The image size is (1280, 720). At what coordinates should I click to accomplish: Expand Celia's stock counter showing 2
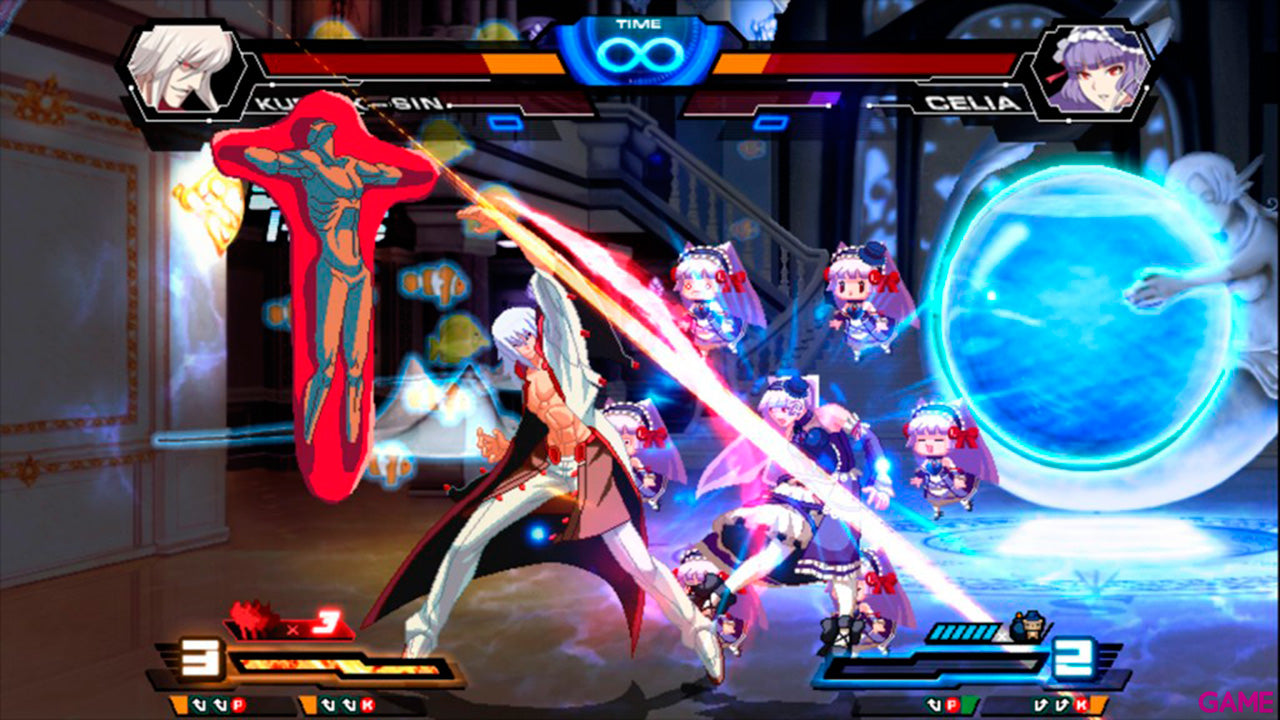(1073, 655)
